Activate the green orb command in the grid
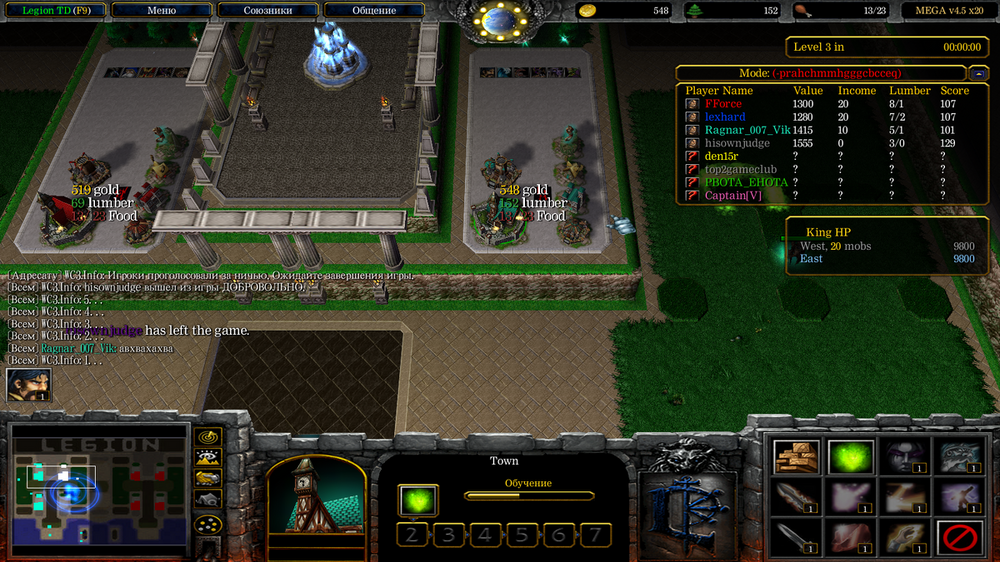This screenshot has width=1000, height=562. (x=850, y=457)
